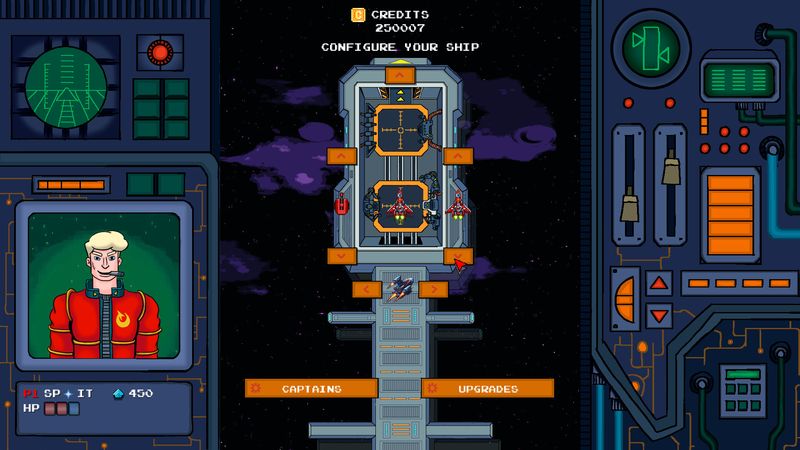Select the hangar bay holding the red fighter
The image size is (800, 450).
(400, 208)
